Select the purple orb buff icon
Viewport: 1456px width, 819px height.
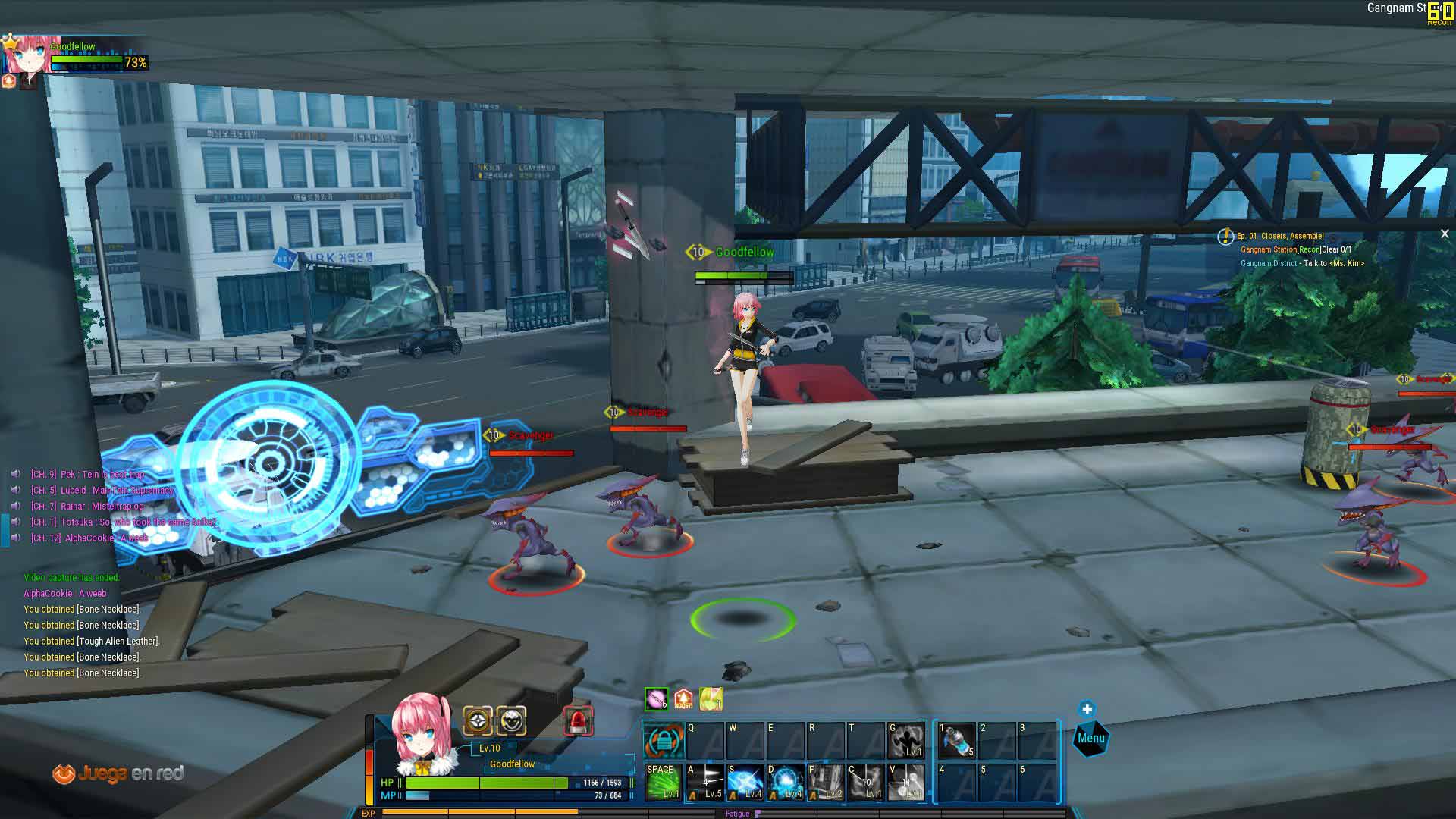(656, 699)
